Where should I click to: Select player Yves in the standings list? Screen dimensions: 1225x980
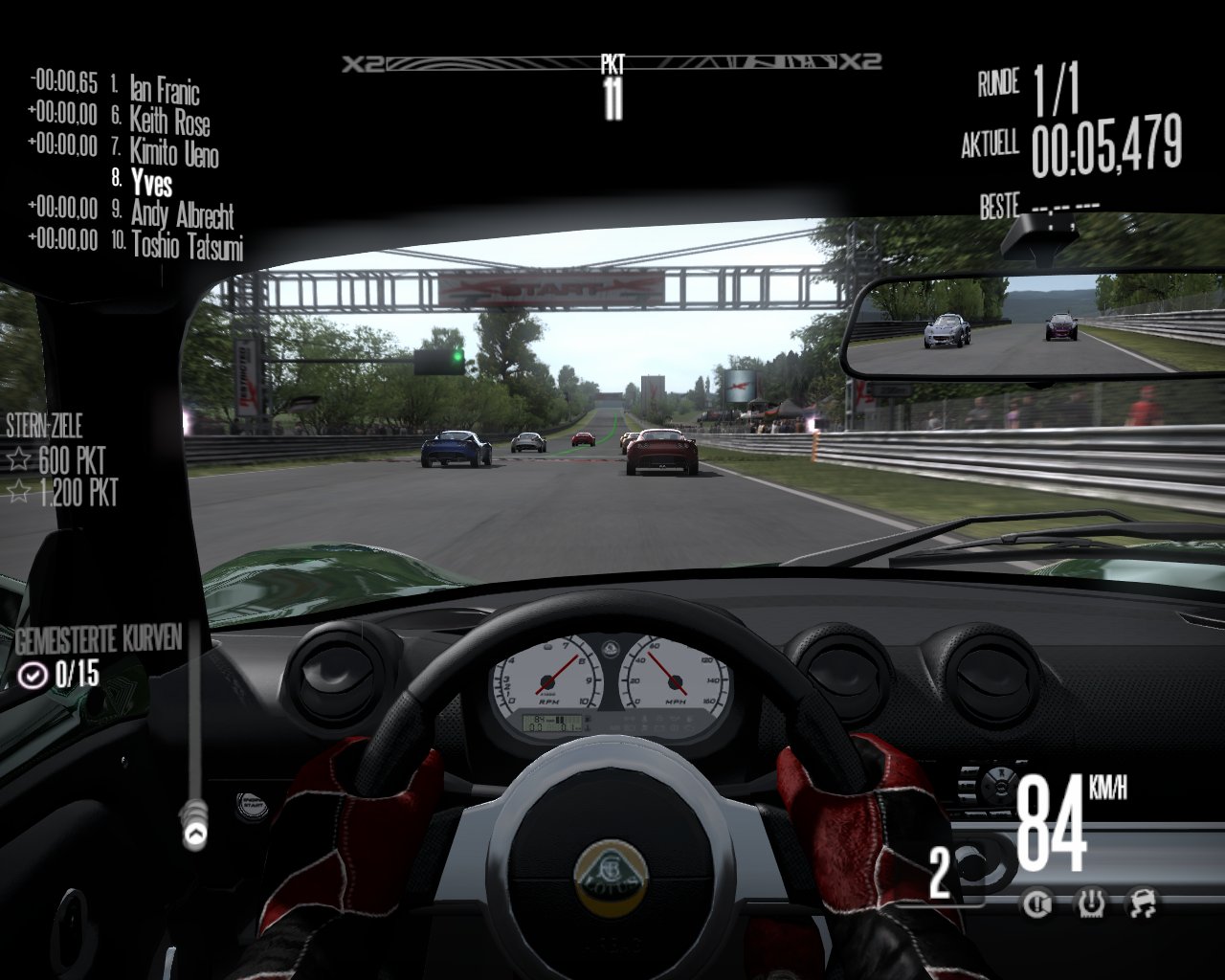point(151,182)
